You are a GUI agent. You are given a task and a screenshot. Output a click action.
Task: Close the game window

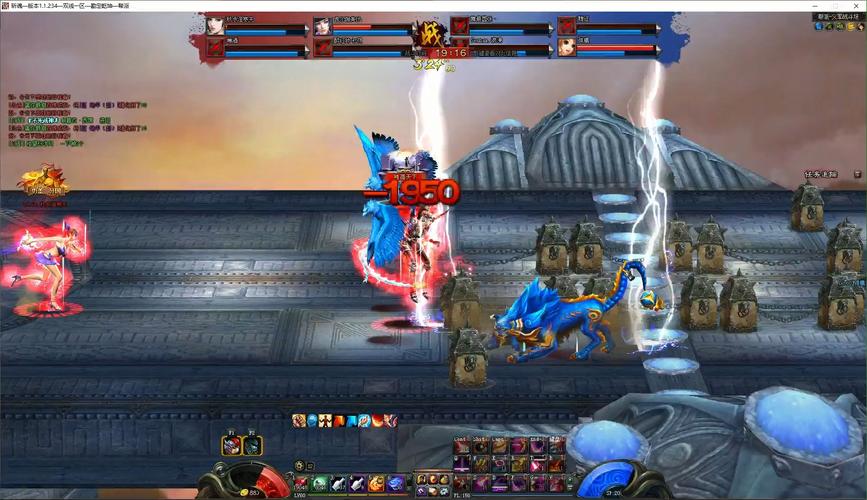coord(856,5)
